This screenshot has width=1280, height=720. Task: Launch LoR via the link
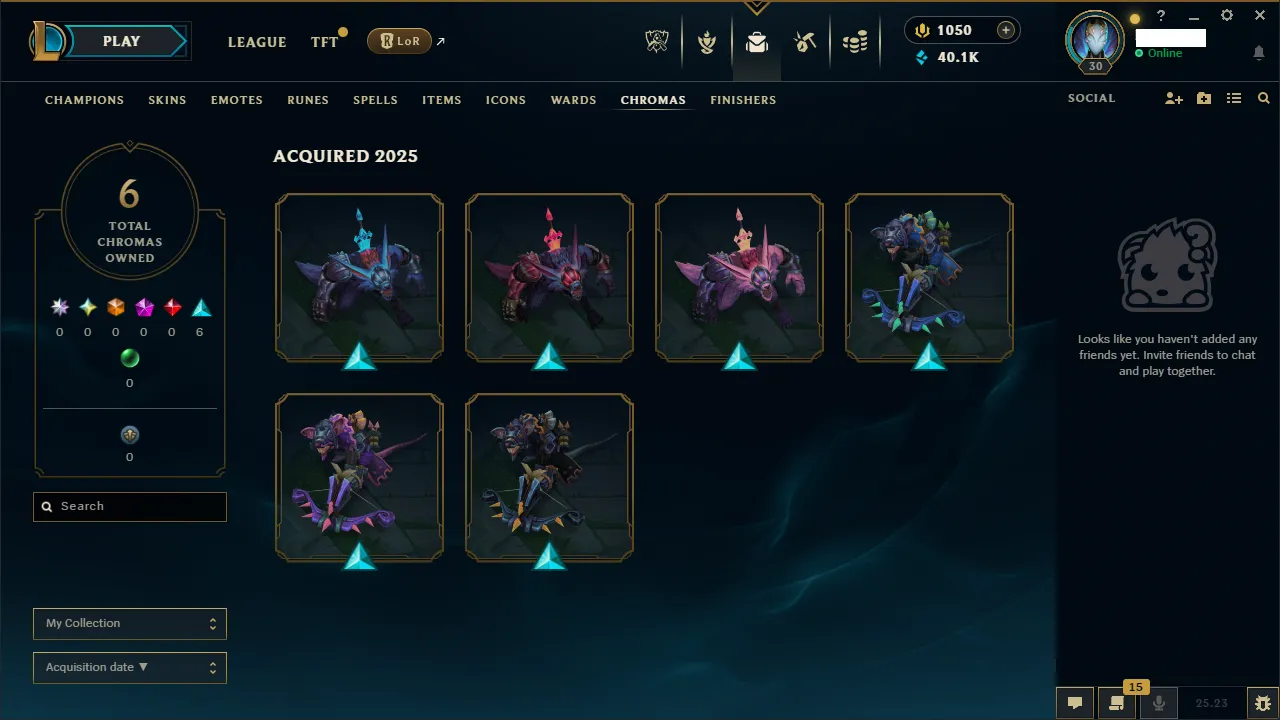[x=399, y=41]
